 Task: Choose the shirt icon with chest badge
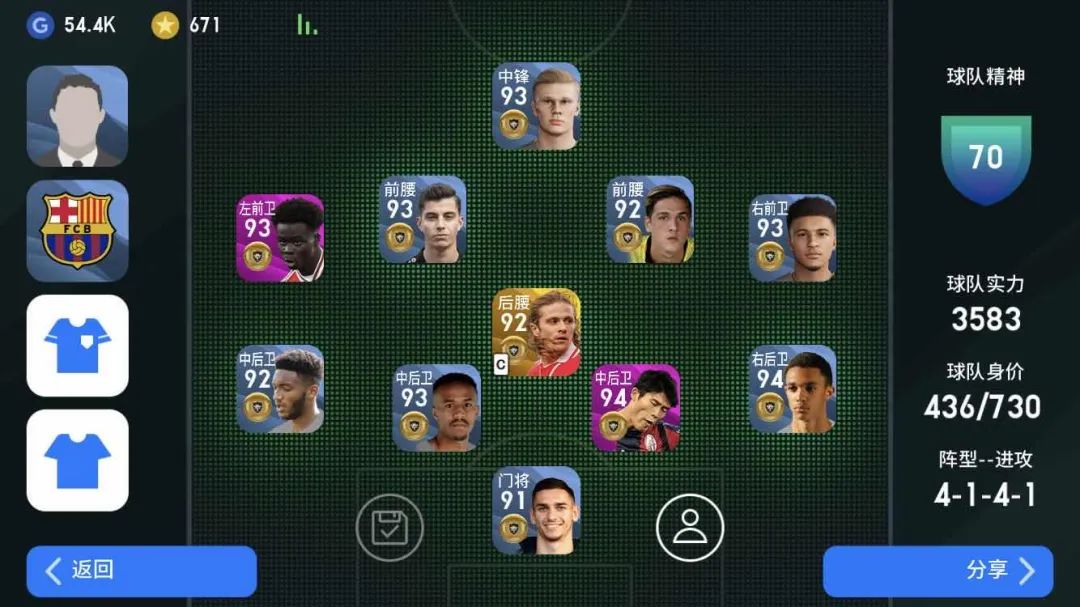tap(77, 345)
